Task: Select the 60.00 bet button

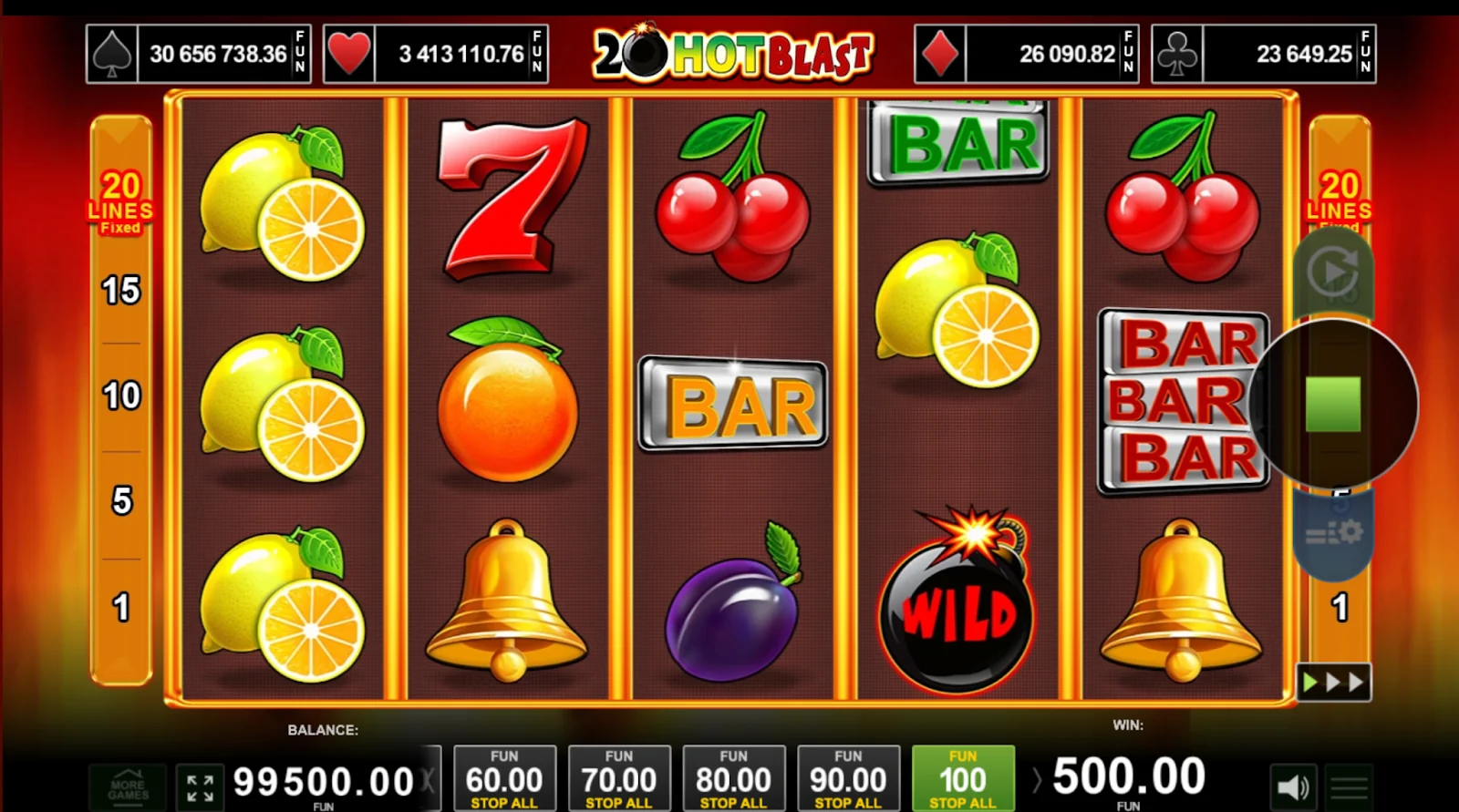Action: [504, 779]
